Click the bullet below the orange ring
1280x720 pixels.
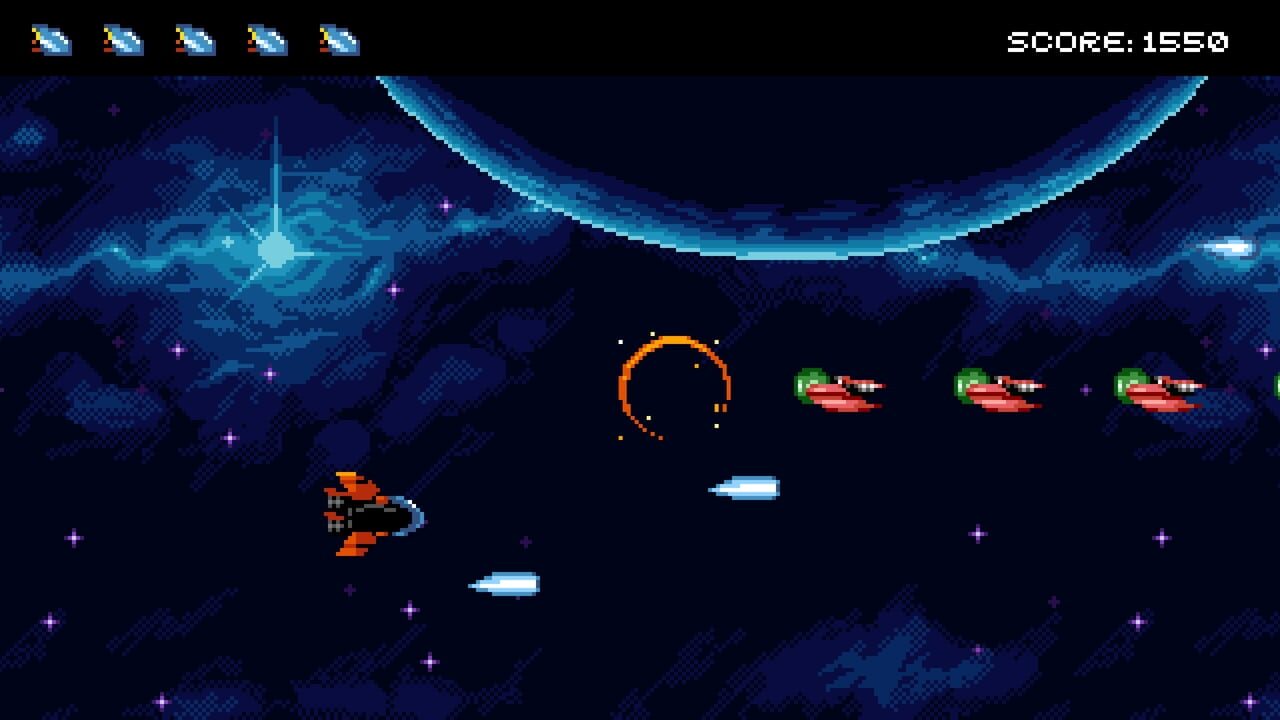(x=742, y=489)
